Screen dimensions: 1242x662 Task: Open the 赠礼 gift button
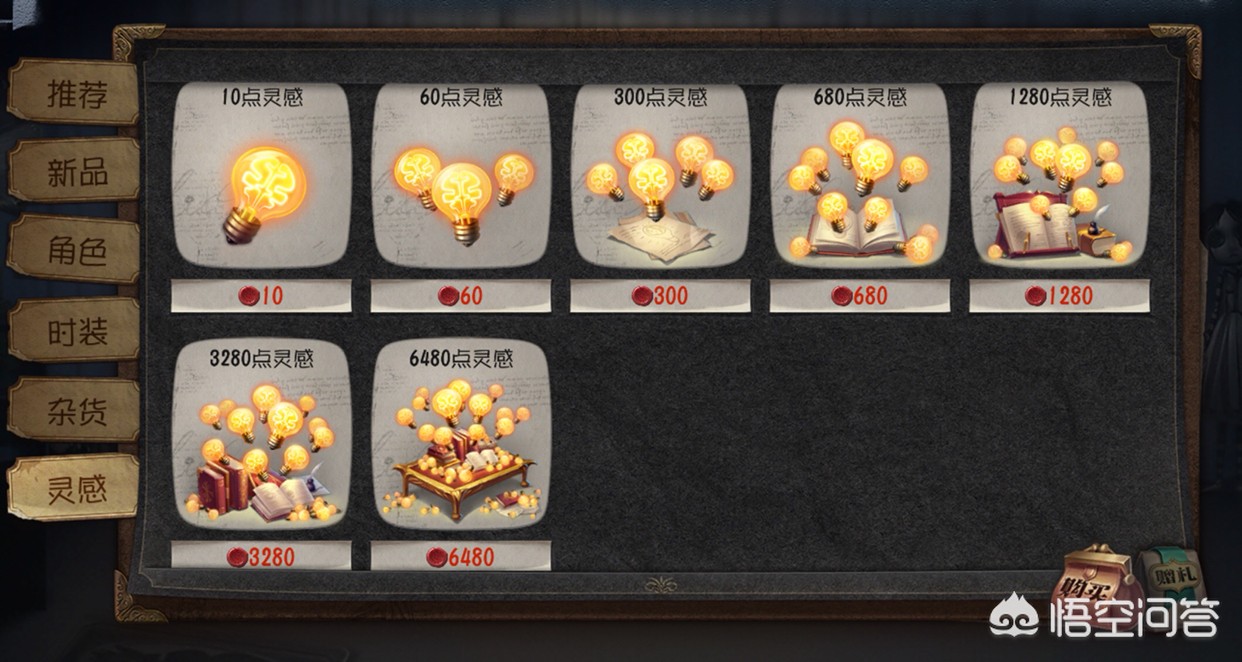(x=1170, y=577)
